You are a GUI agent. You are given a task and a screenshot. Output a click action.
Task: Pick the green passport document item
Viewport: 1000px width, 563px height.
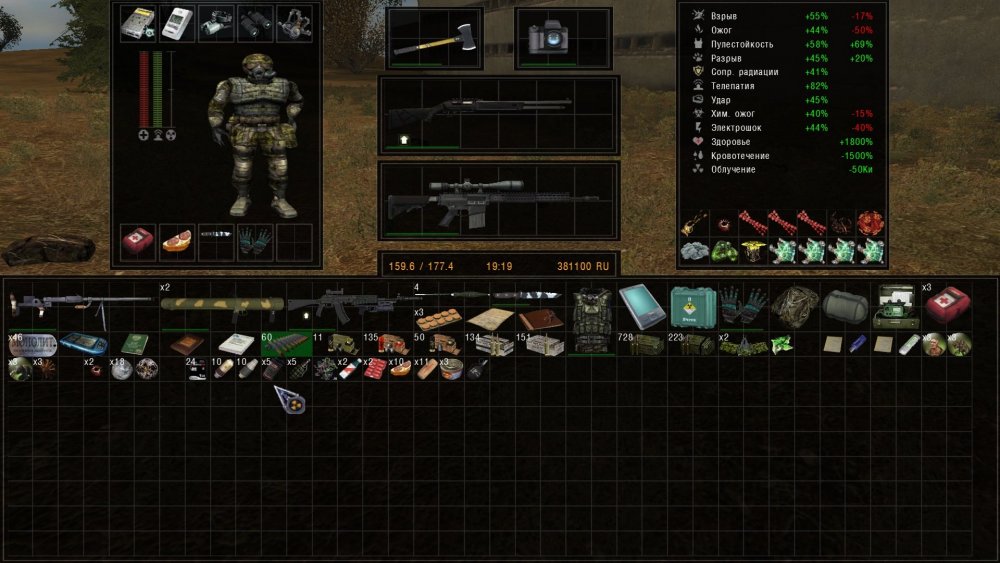(134, 344)
